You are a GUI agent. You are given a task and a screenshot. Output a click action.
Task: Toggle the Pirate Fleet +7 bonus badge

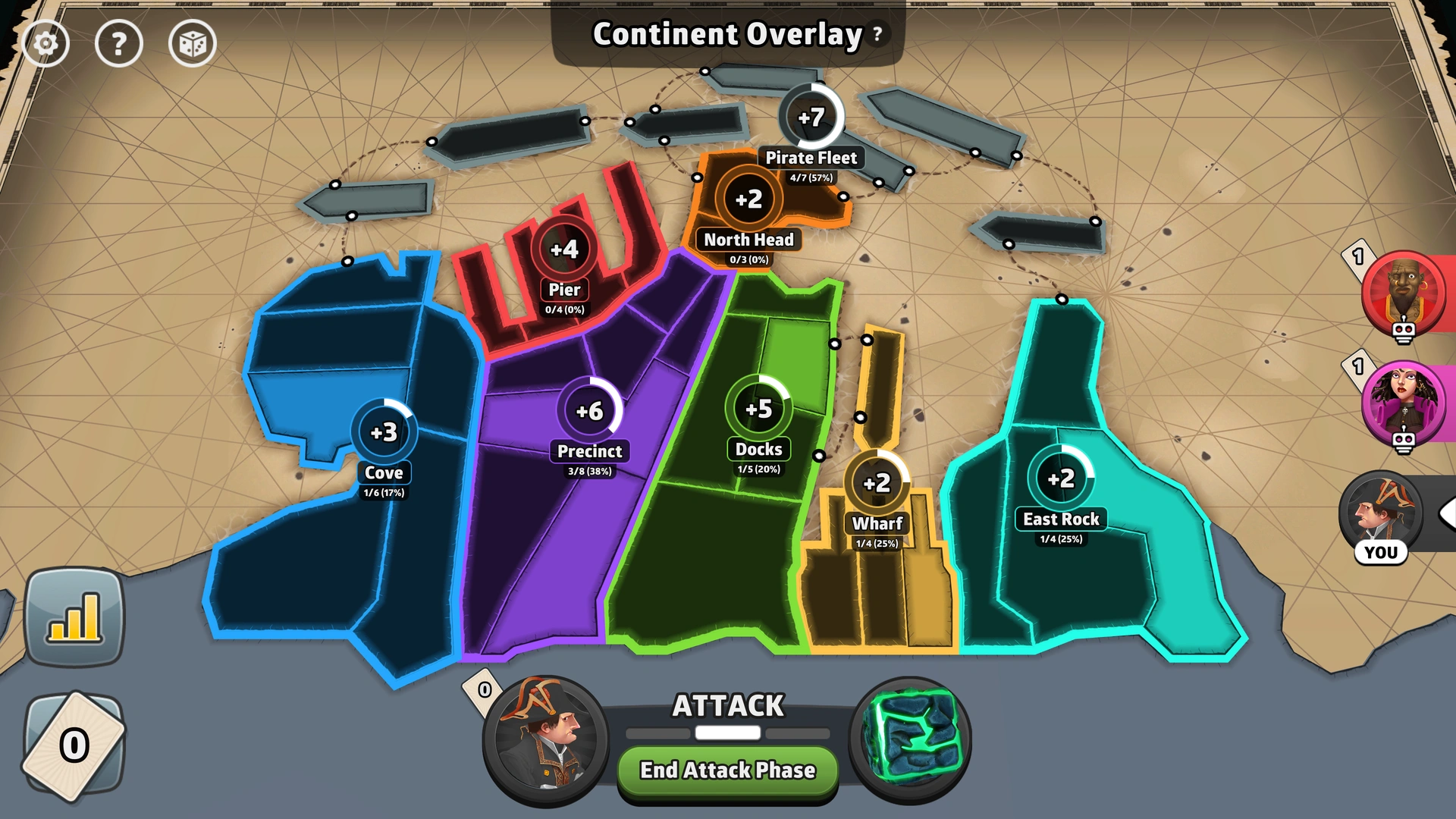811,118
